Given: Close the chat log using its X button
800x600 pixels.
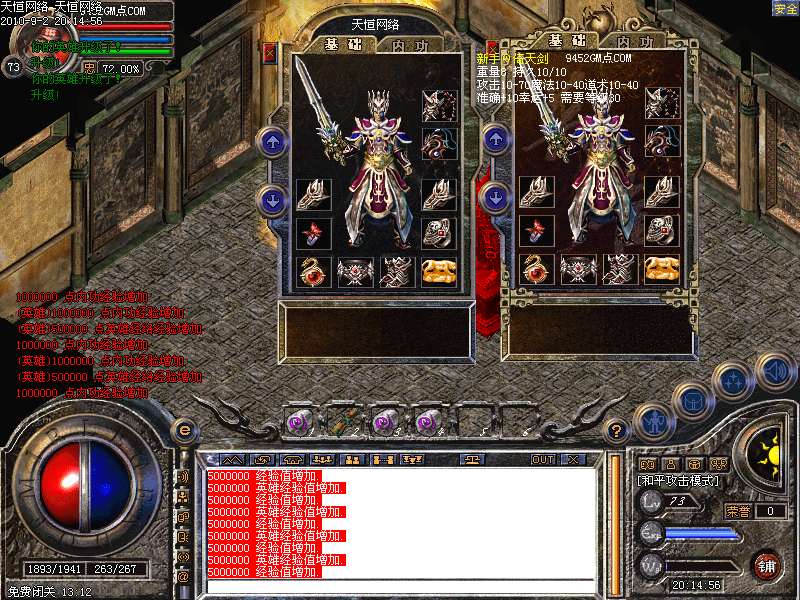Looking at the screenshot, I should 573,460.
